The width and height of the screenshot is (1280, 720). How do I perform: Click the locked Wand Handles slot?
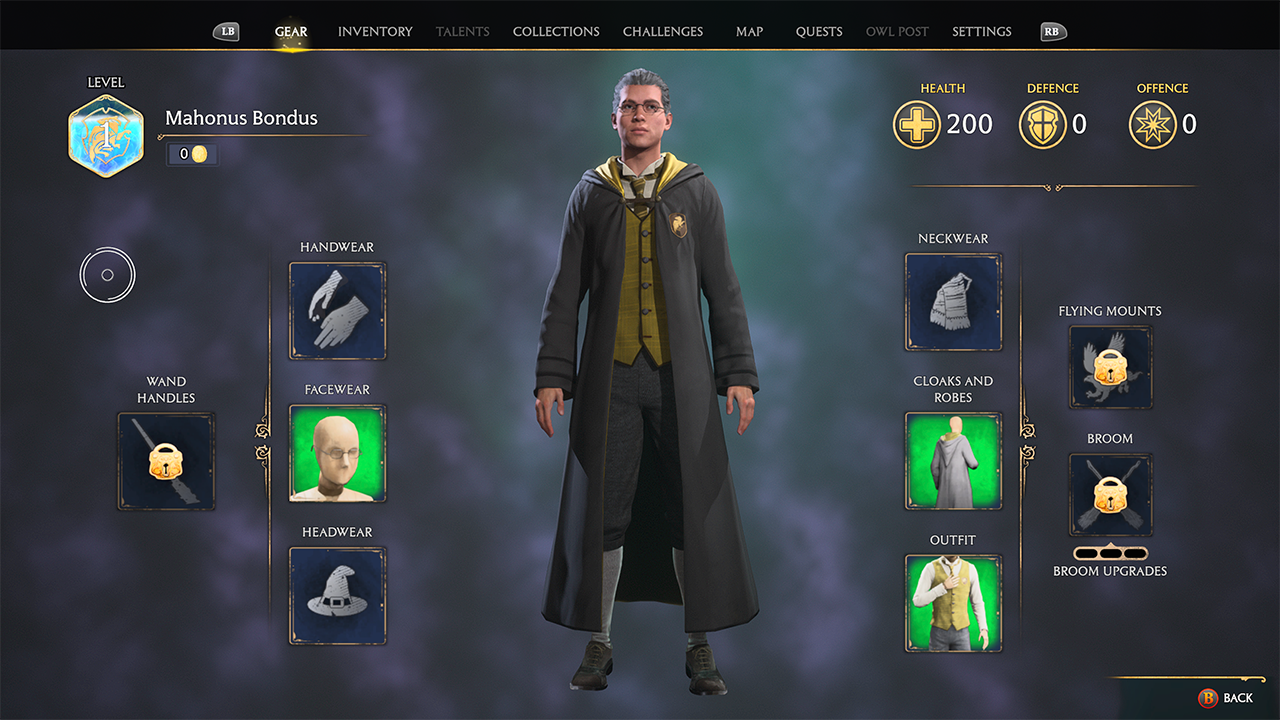[x=166, y=461]
